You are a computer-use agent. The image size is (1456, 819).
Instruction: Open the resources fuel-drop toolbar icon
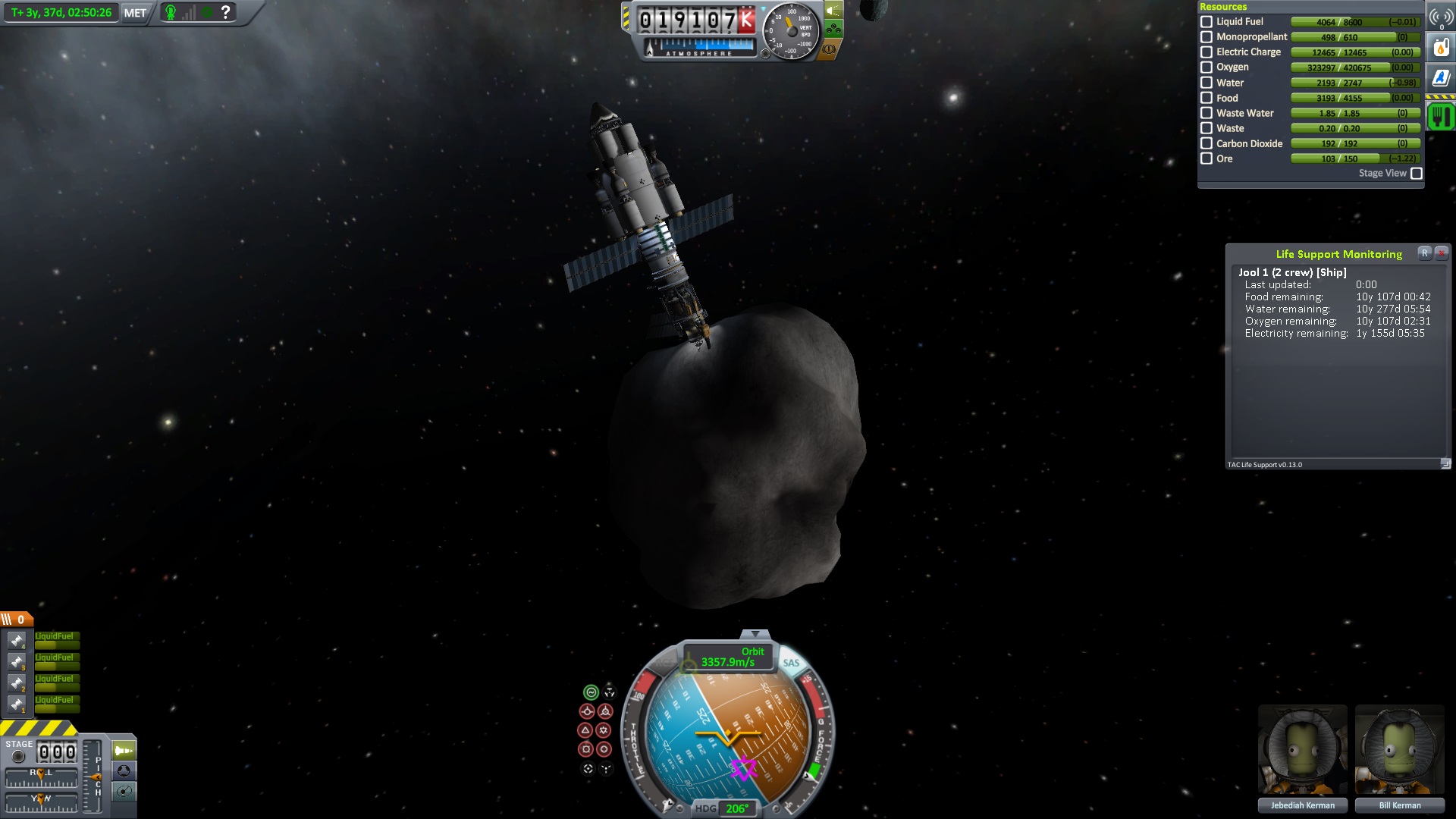coord(1441,48)
